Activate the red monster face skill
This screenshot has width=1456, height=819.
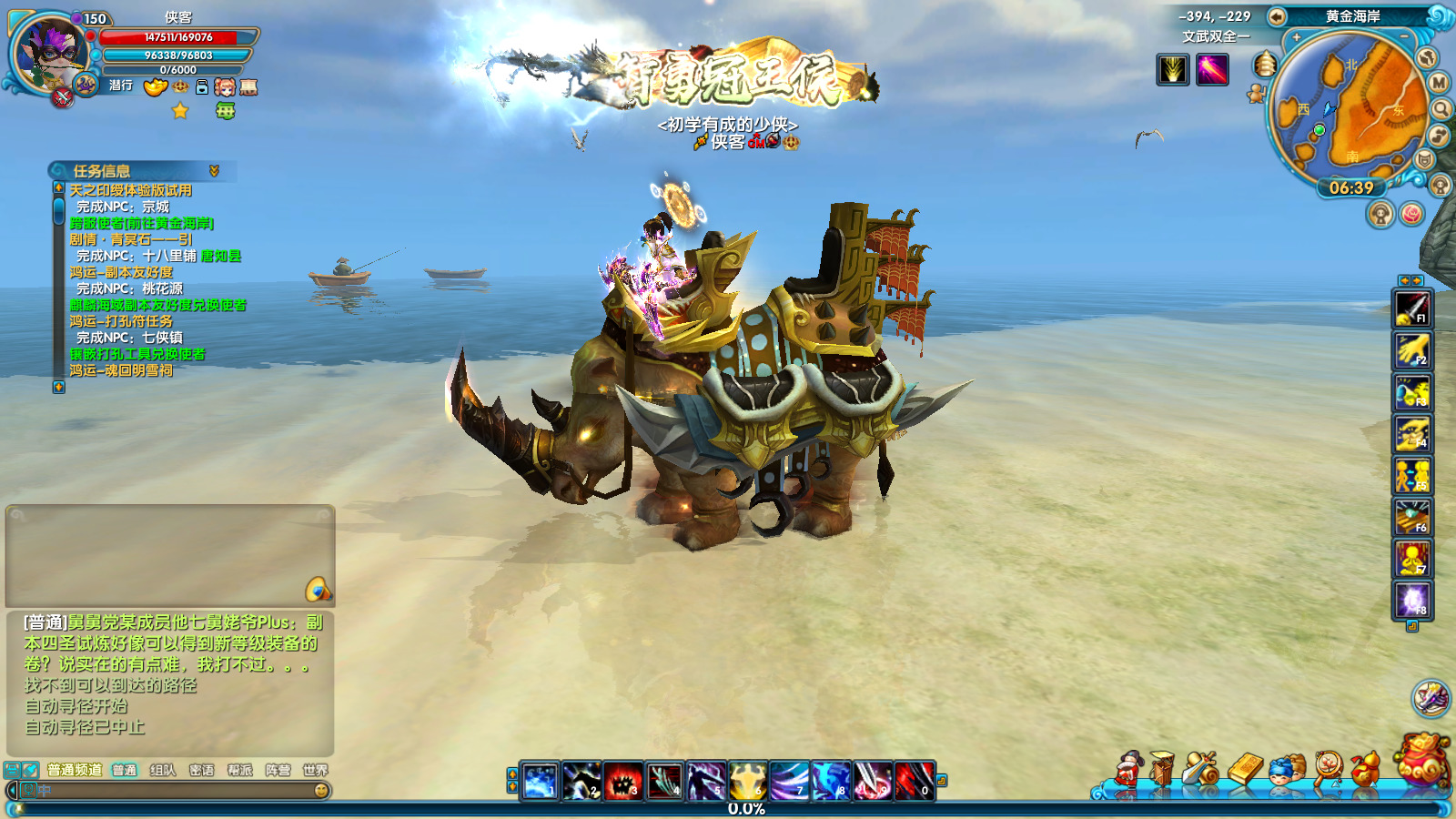coord(622,782)
